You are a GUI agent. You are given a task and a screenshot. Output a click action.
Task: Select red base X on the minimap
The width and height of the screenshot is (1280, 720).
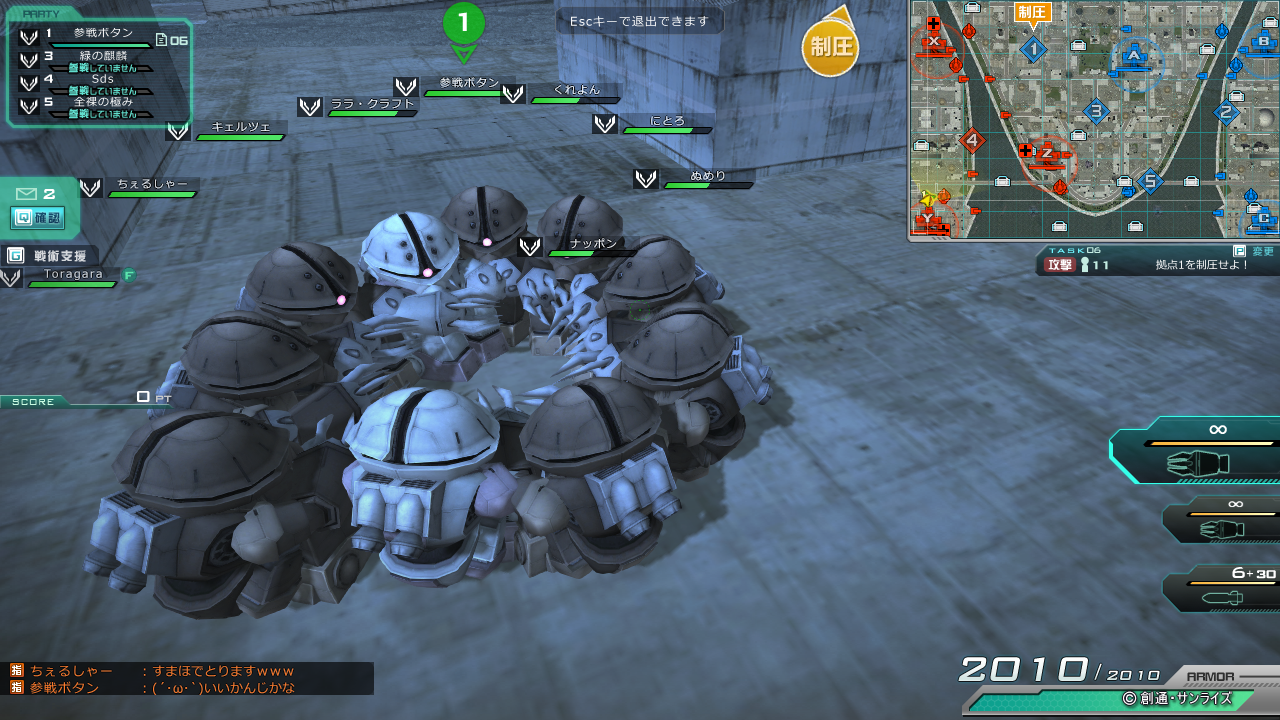(934, 42)
